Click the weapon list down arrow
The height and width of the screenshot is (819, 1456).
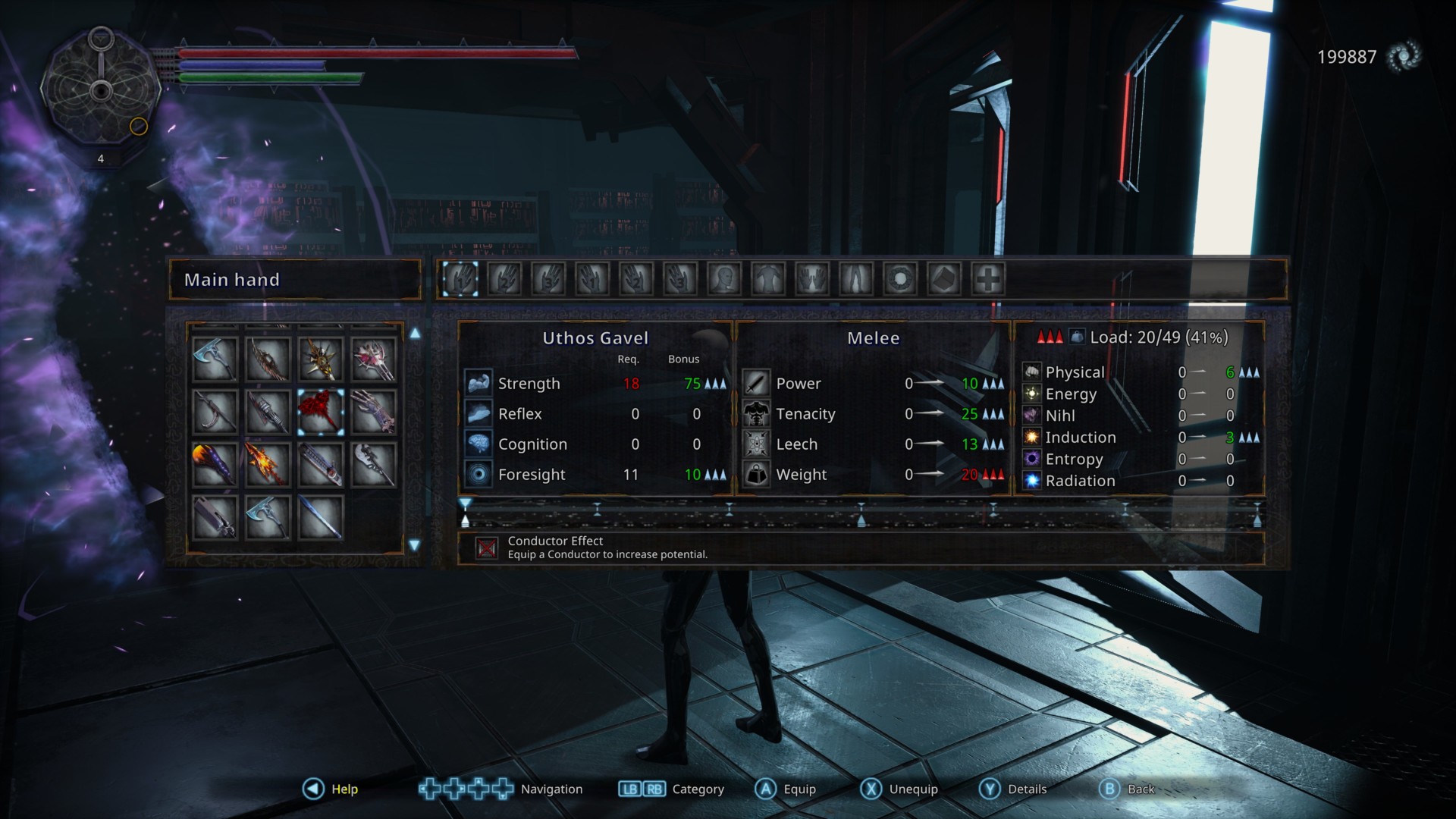pyautogui.click(x=415, y=545)
